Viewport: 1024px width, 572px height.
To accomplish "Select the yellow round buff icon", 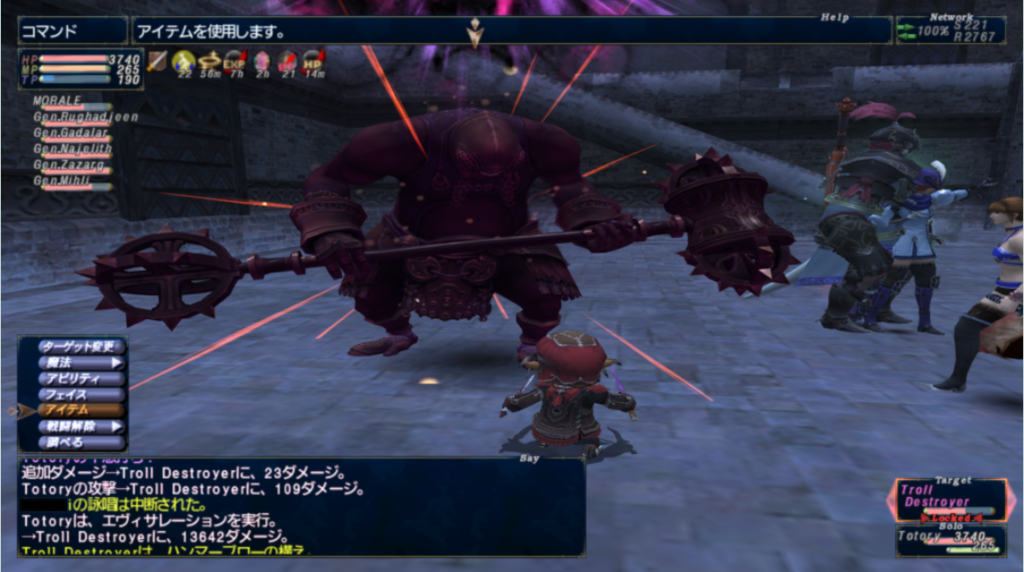I will tap(183, 62).
